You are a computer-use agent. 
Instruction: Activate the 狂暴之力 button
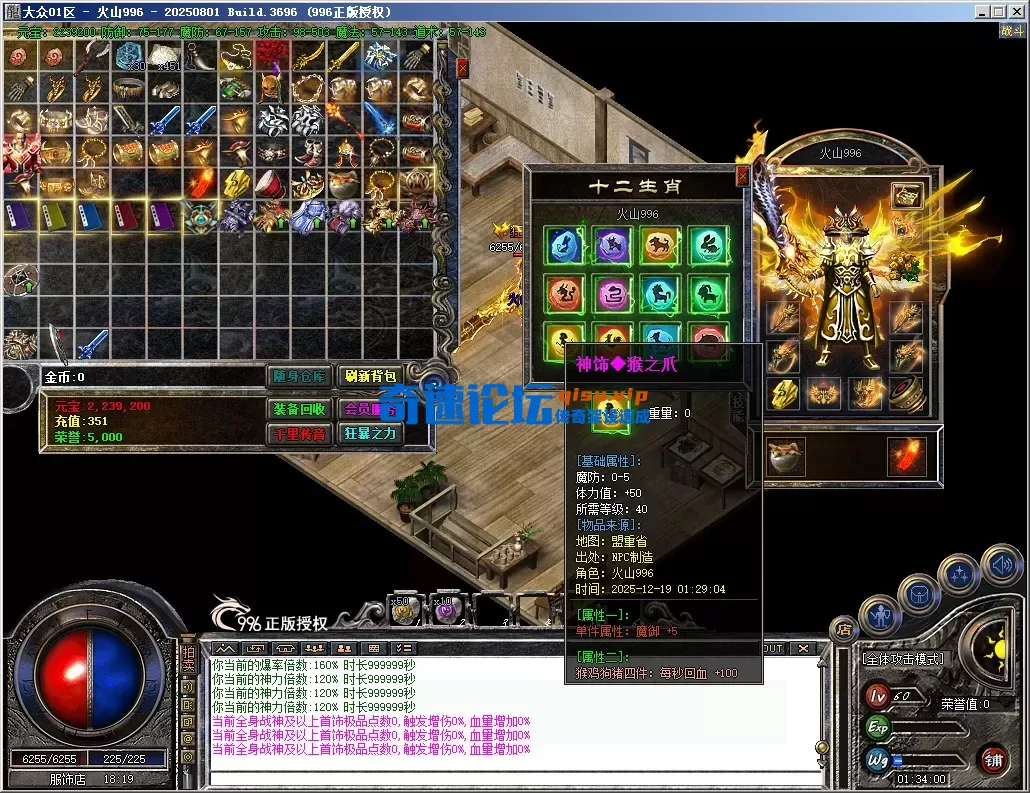[x=369, y=433]
